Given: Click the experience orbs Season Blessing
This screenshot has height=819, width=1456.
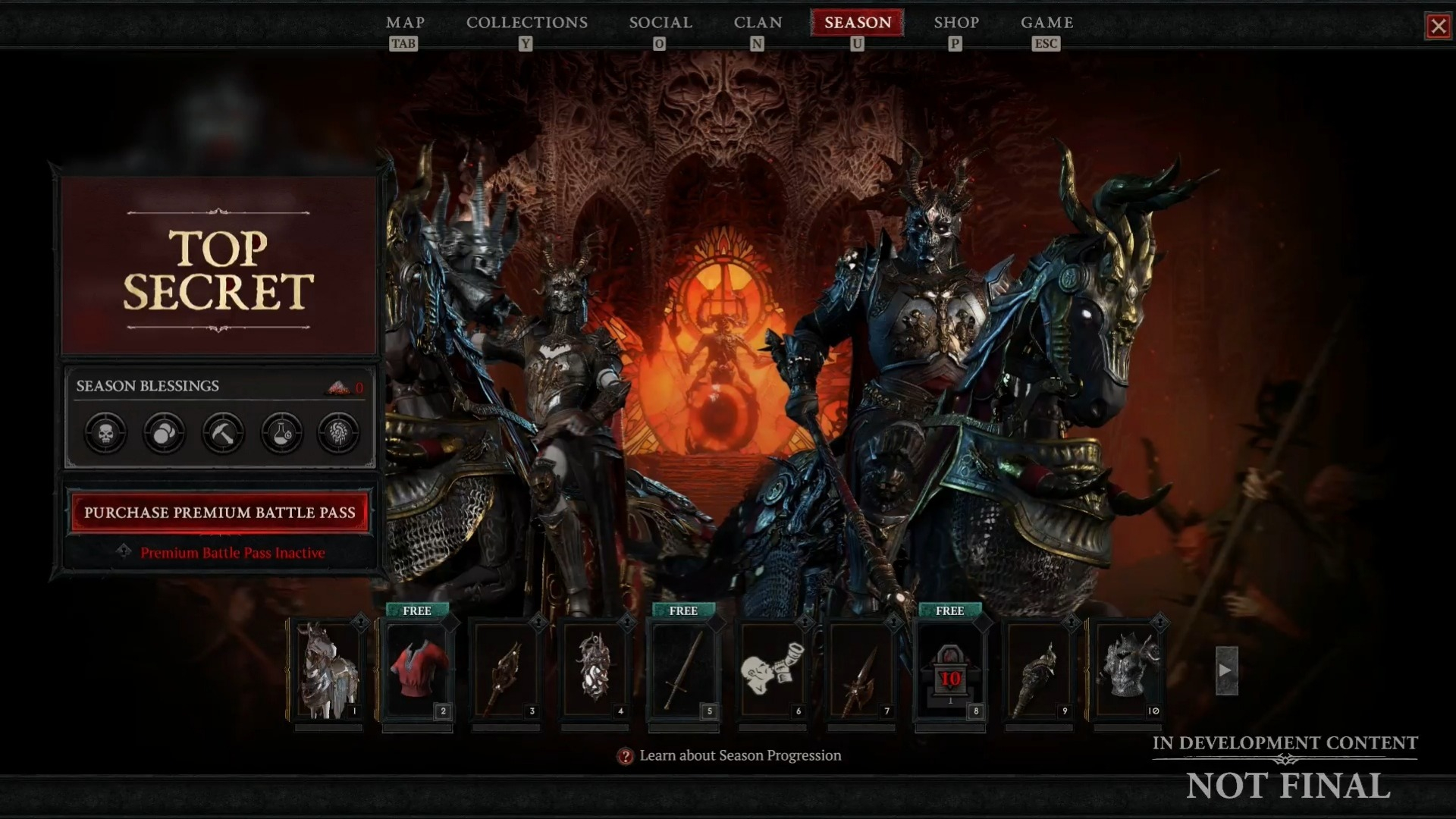Looking at the screenshot, I should (x=164, y=432).
